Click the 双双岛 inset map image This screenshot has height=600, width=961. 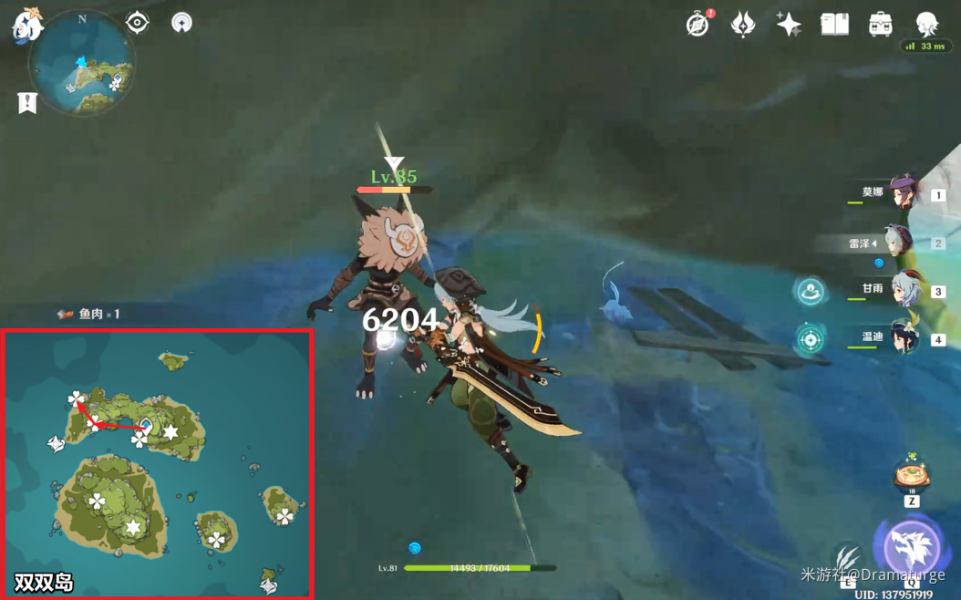[x=158, y=462]
